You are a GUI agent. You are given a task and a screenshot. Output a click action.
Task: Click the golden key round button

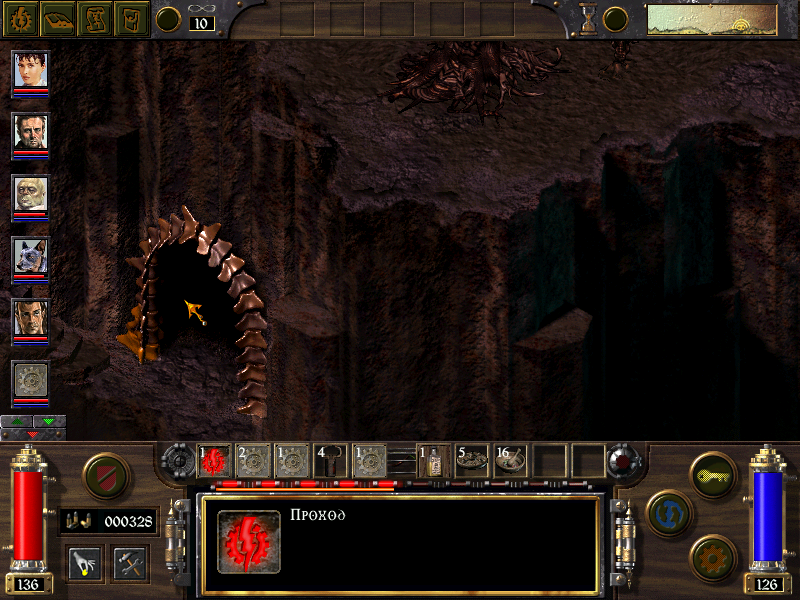pyautogui.click(x=712, y=474)
